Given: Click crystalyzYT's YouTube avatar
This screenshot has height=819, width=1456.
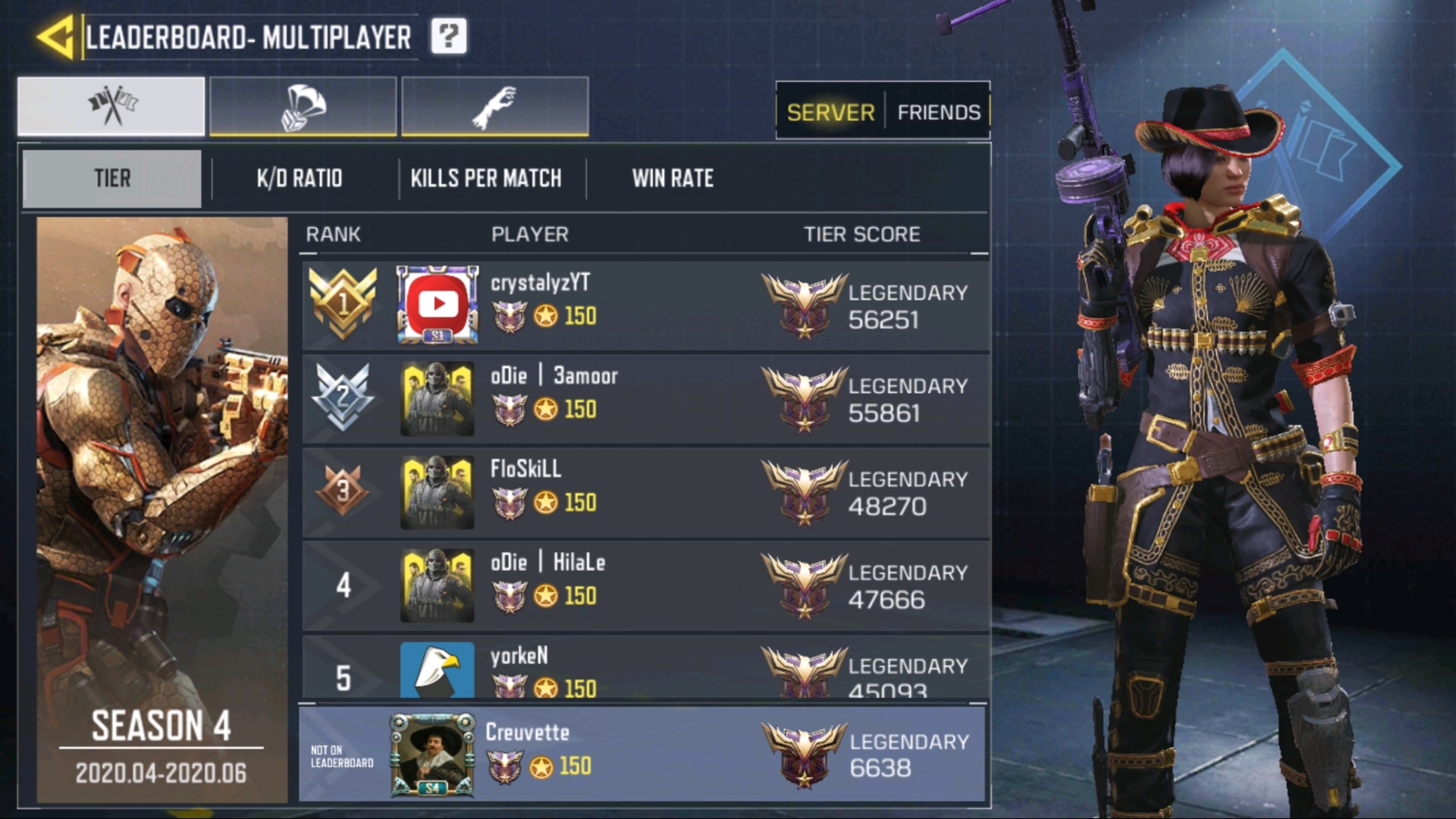Looking at the screenshot, I should tap(438, 304).
